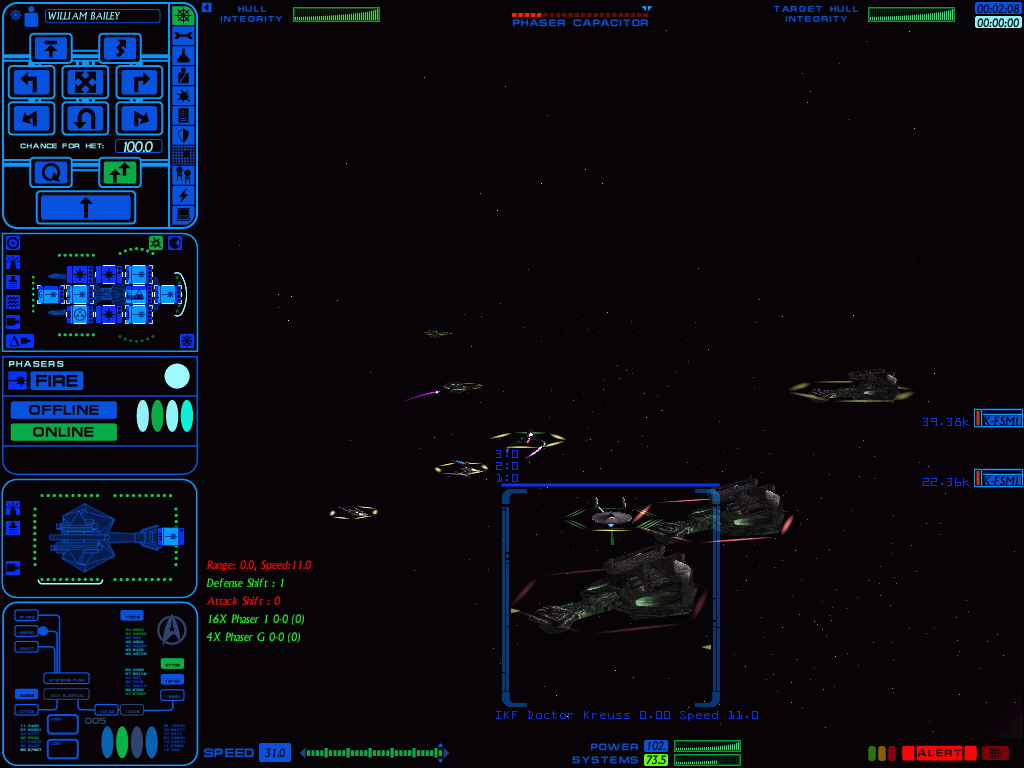Select the upper K-FSM target tag

(998, 421)
